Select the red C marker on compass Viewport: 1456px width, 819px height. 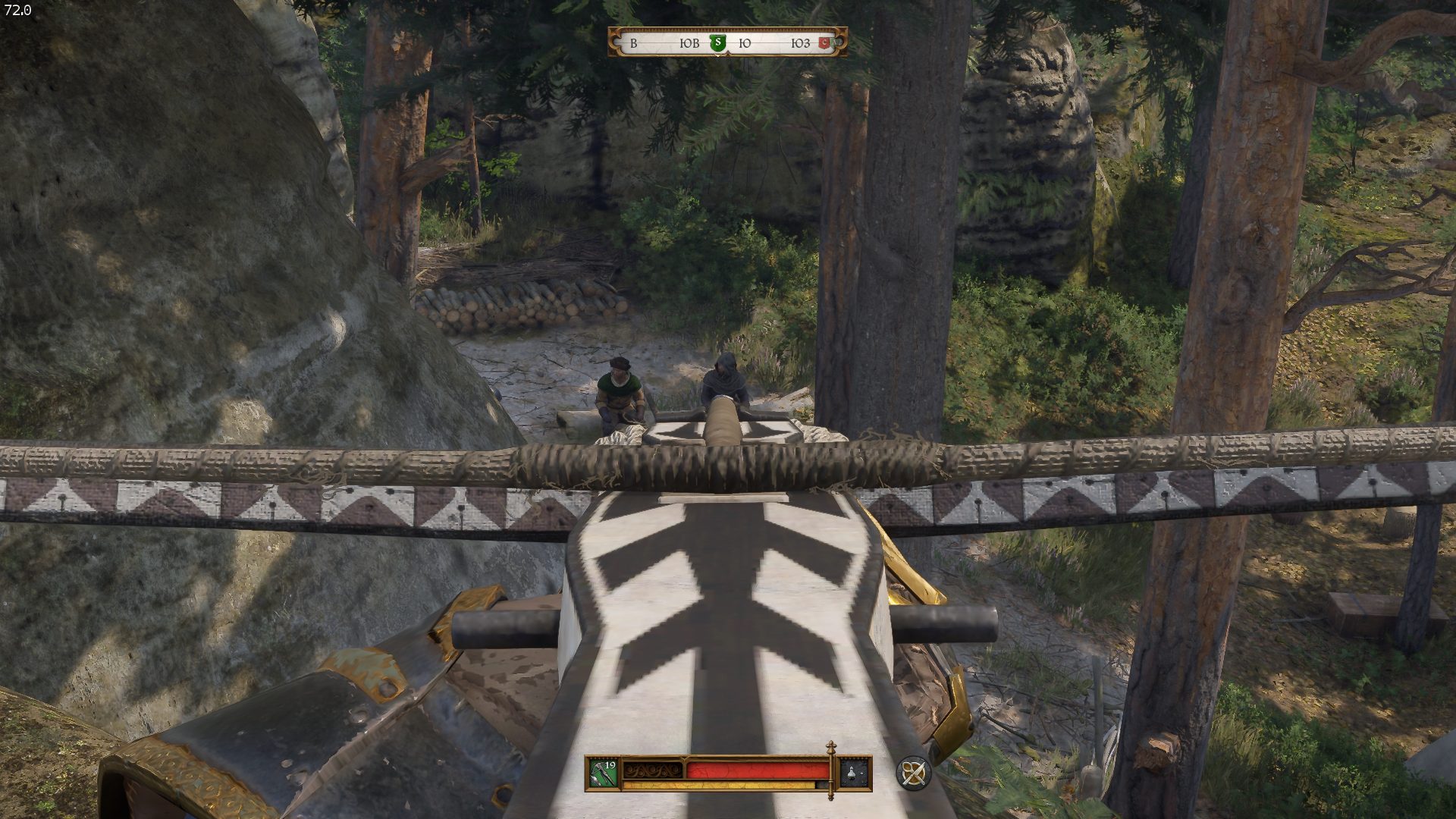click(825, 43)
